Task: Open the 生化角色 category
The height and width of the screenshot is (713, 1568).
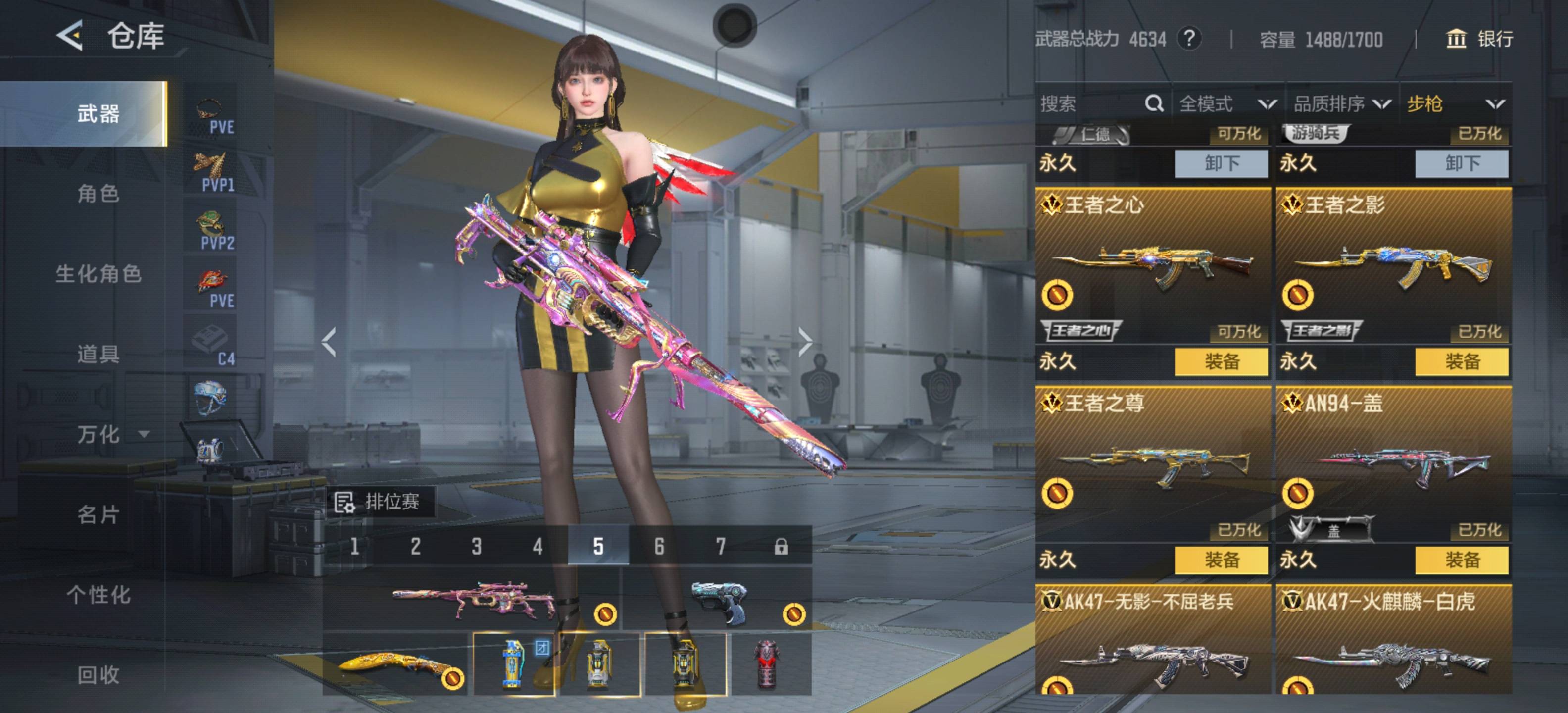Action: tap(98, 274)
